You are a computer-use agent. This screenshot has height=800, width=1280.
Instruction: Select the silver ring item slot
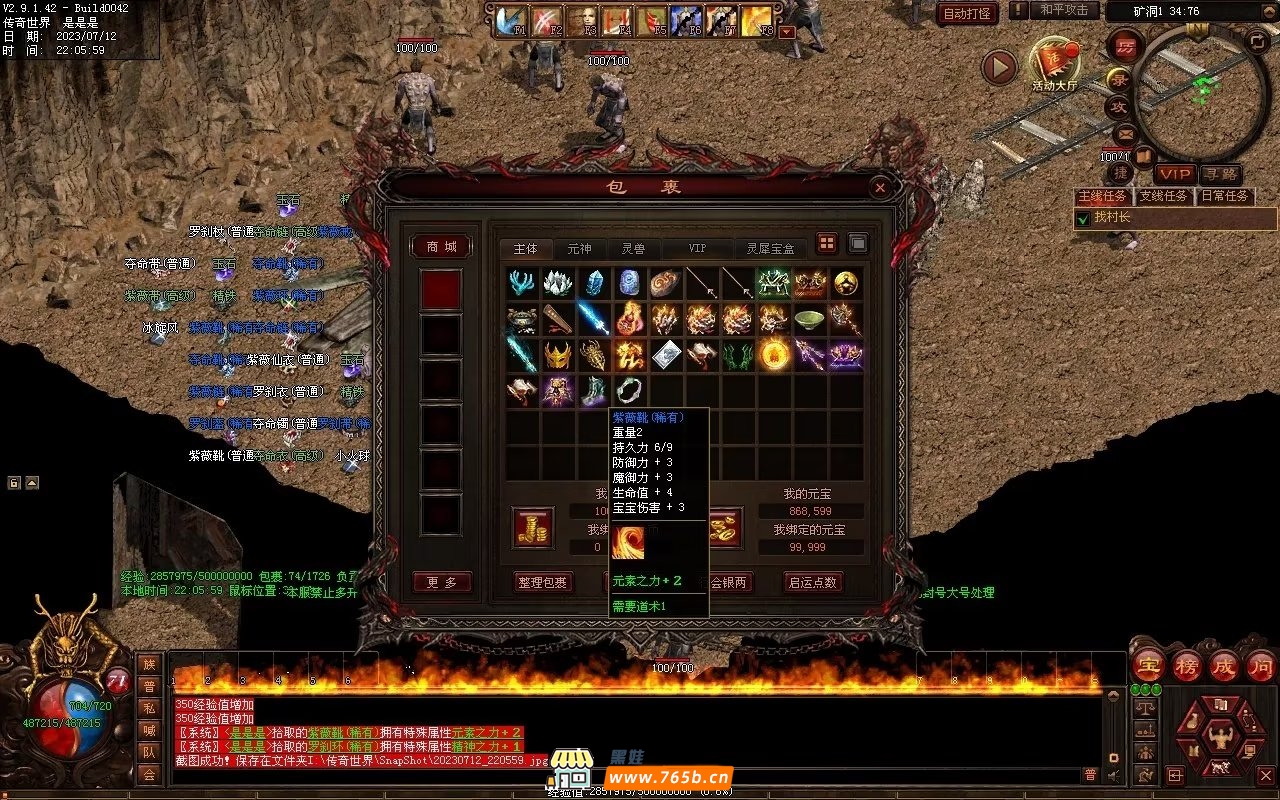631,391
